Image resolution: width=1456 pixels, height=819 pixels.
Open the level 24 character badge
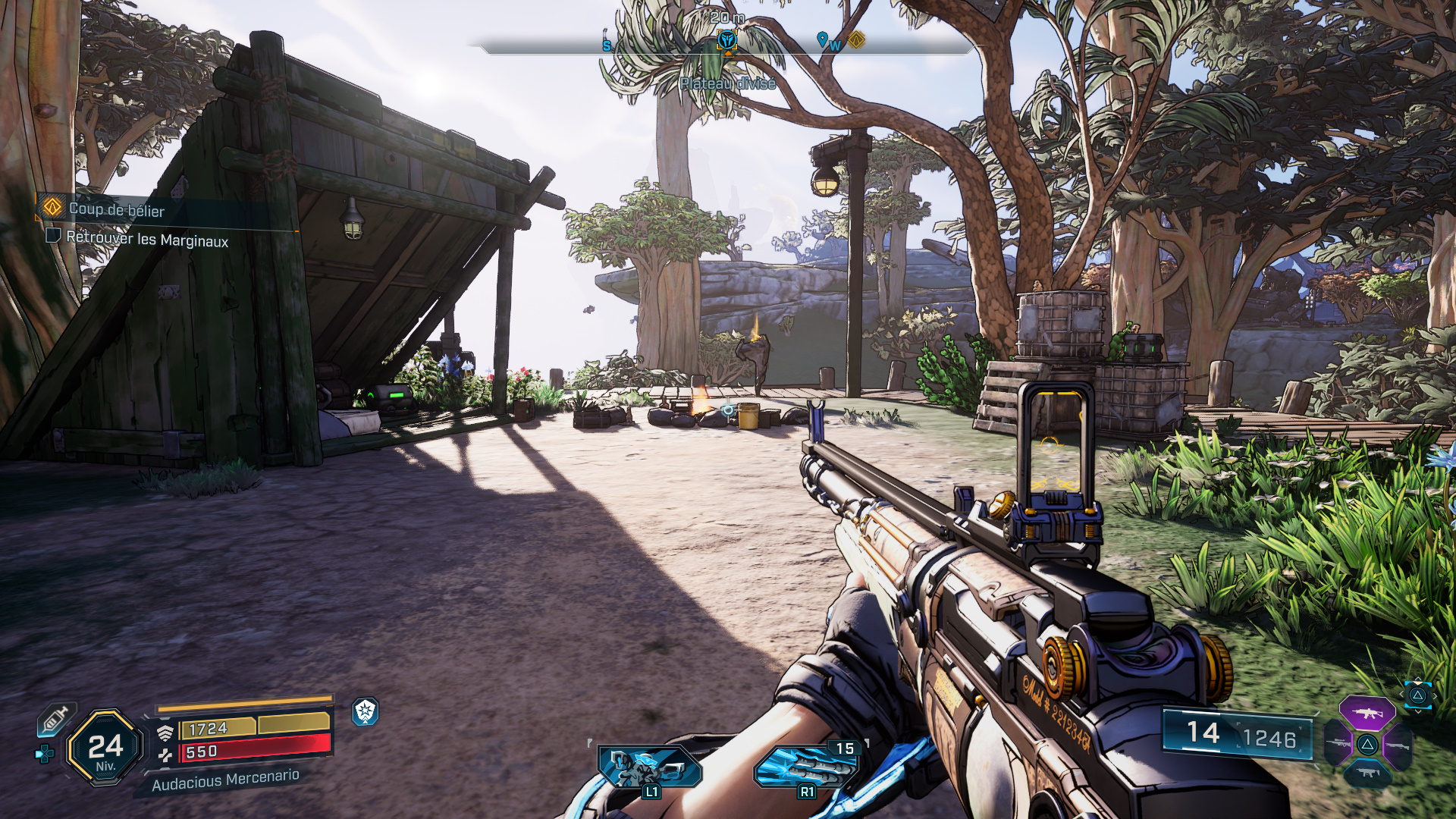click(105, 748)
